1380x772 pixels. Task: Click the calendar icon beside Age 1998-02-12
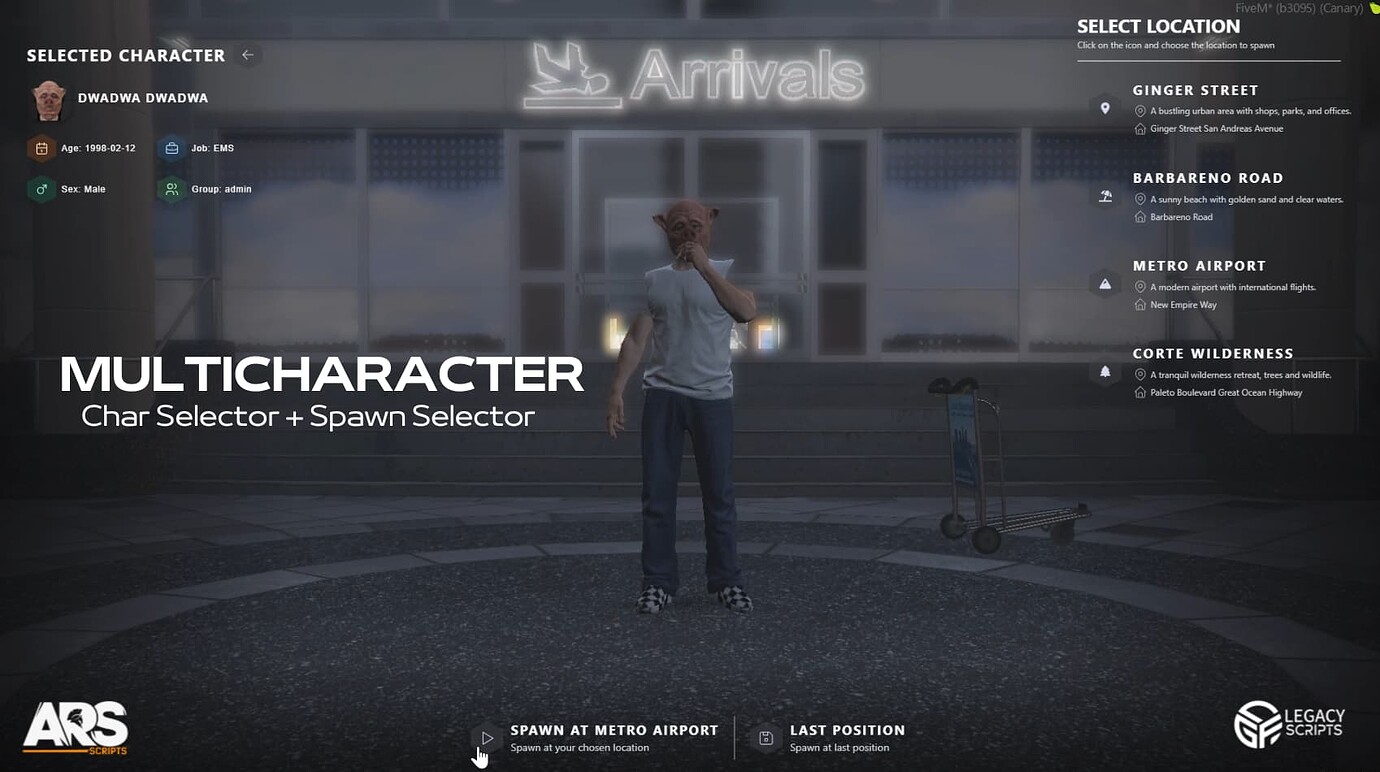coord(40,147)
